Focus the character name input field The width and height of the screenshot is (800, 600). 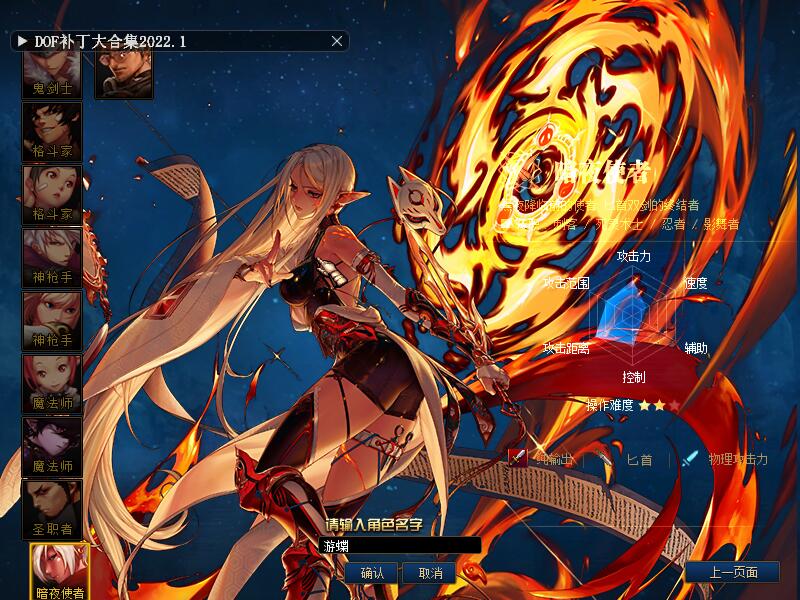400,546
